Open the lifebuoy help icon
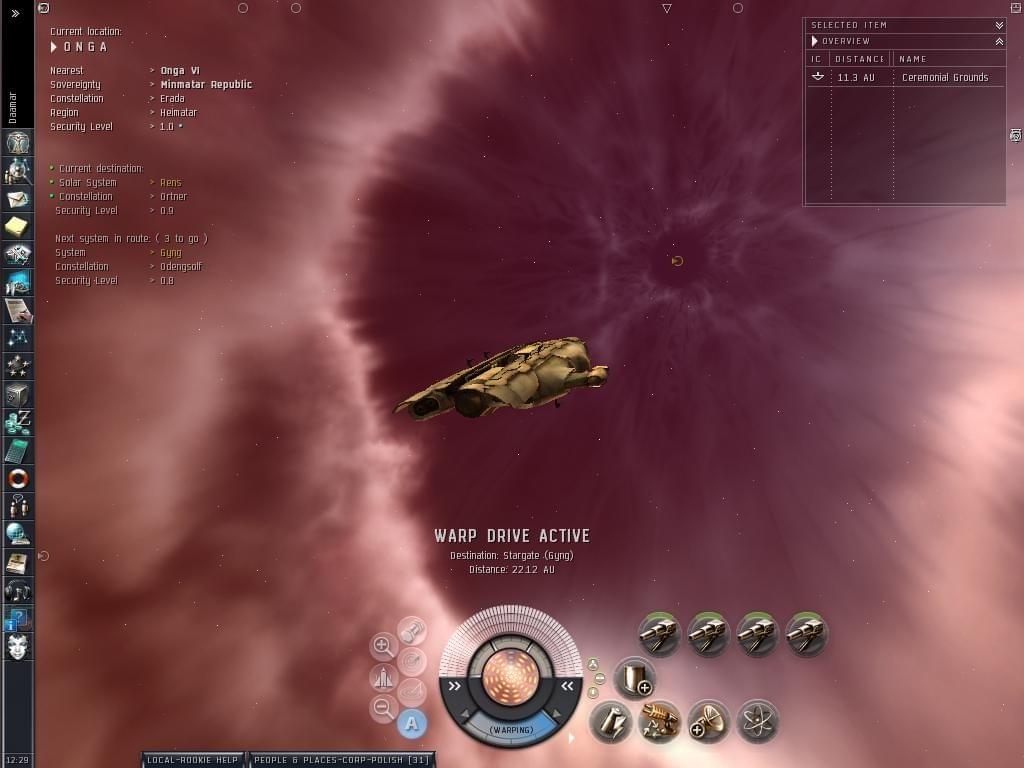Screen dimensions: 1024x768 click(x=17, y=479)
